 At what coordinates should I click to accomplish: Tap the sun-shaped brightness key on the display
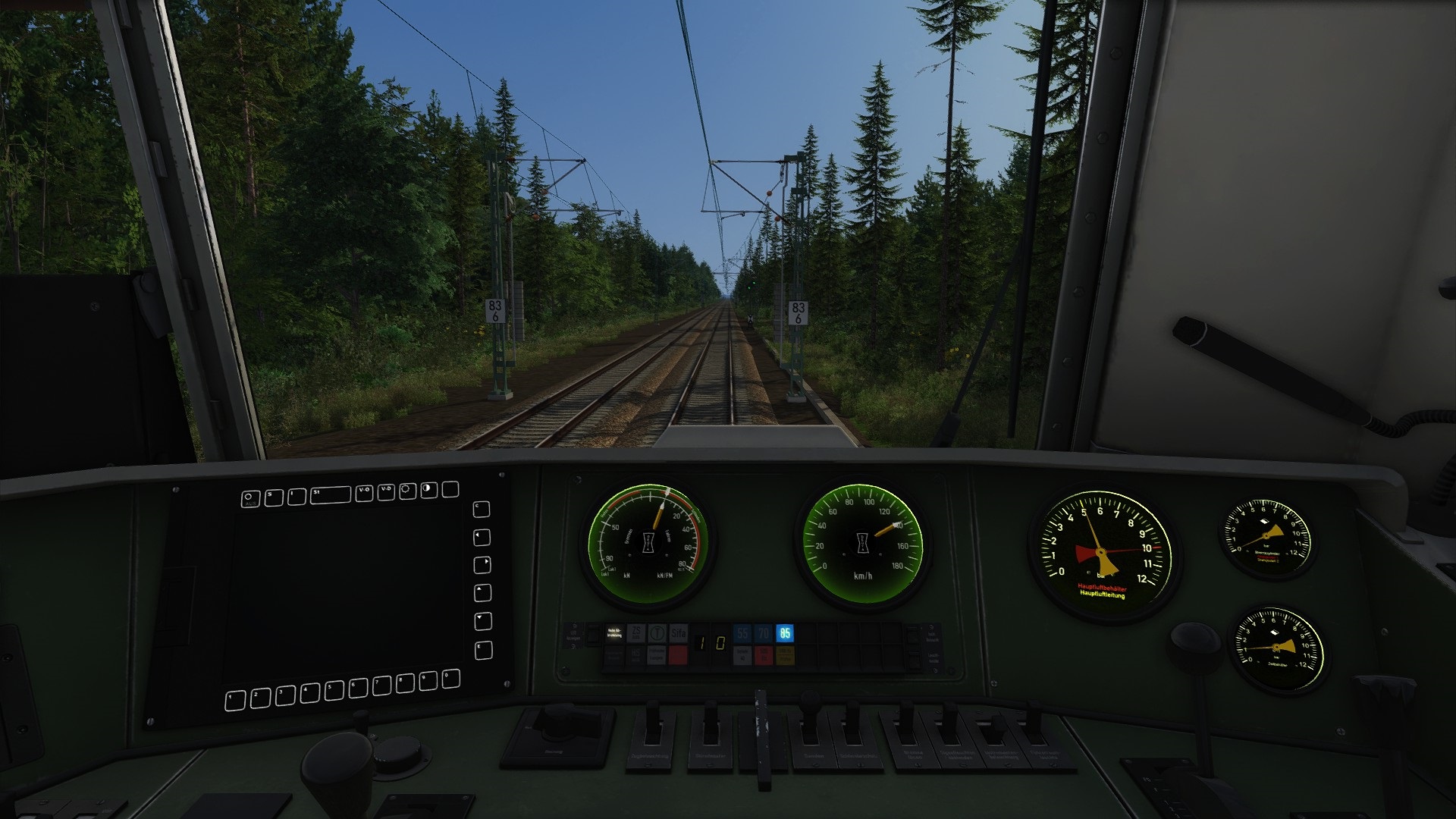tap(407, 491)
